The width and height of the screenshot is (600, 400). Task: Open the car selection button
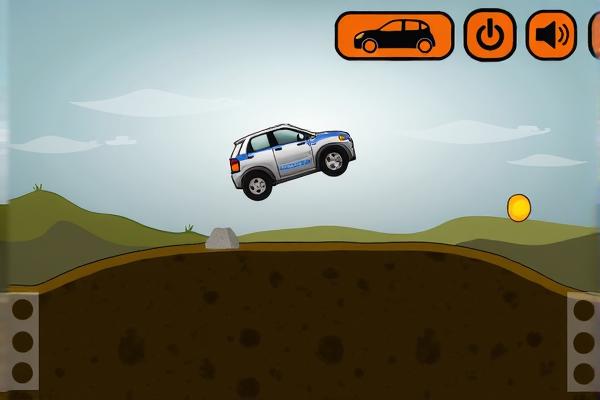(394, 35)
